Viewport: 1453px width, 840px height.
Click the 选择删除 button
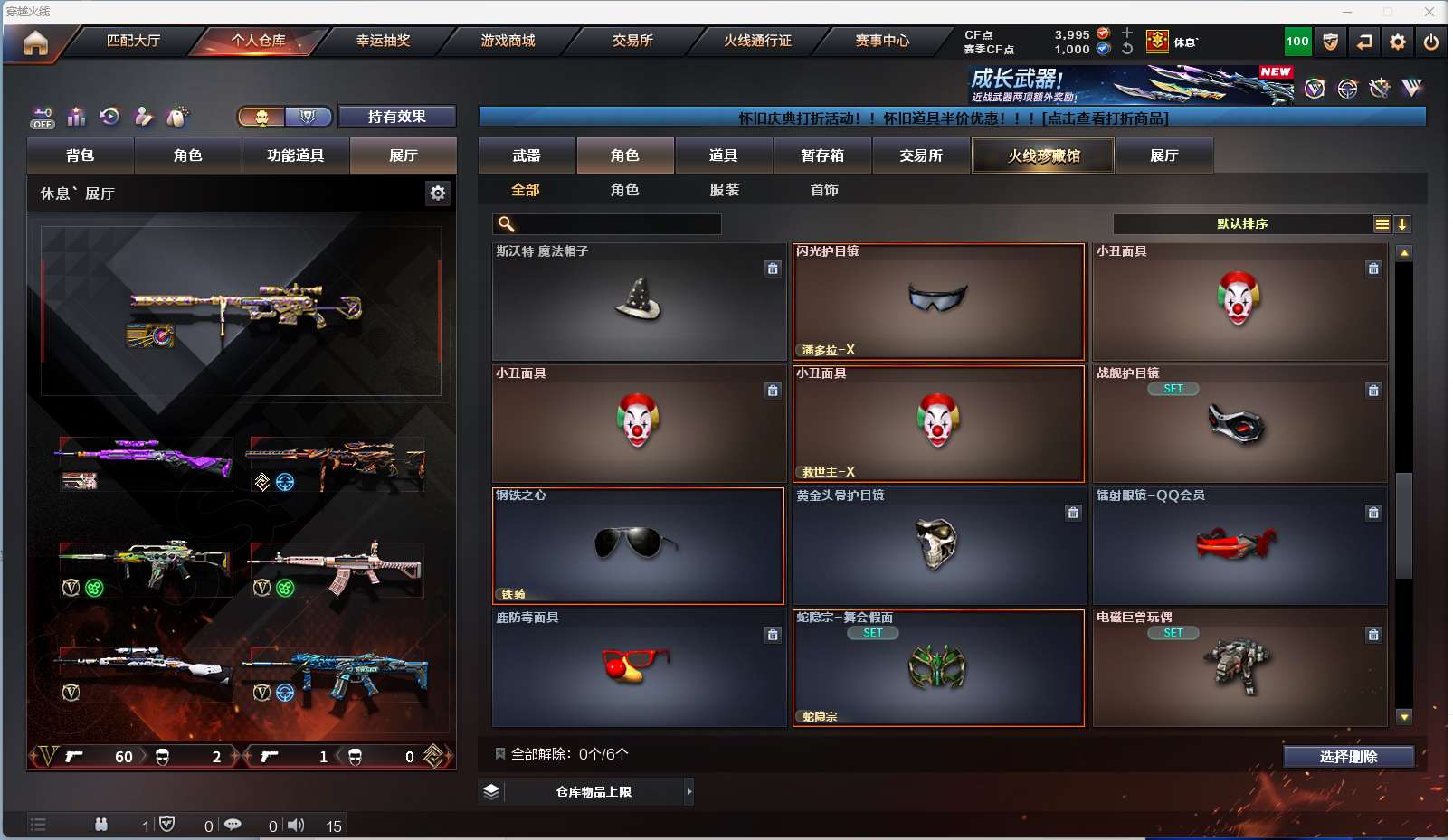coord(1348,757)
